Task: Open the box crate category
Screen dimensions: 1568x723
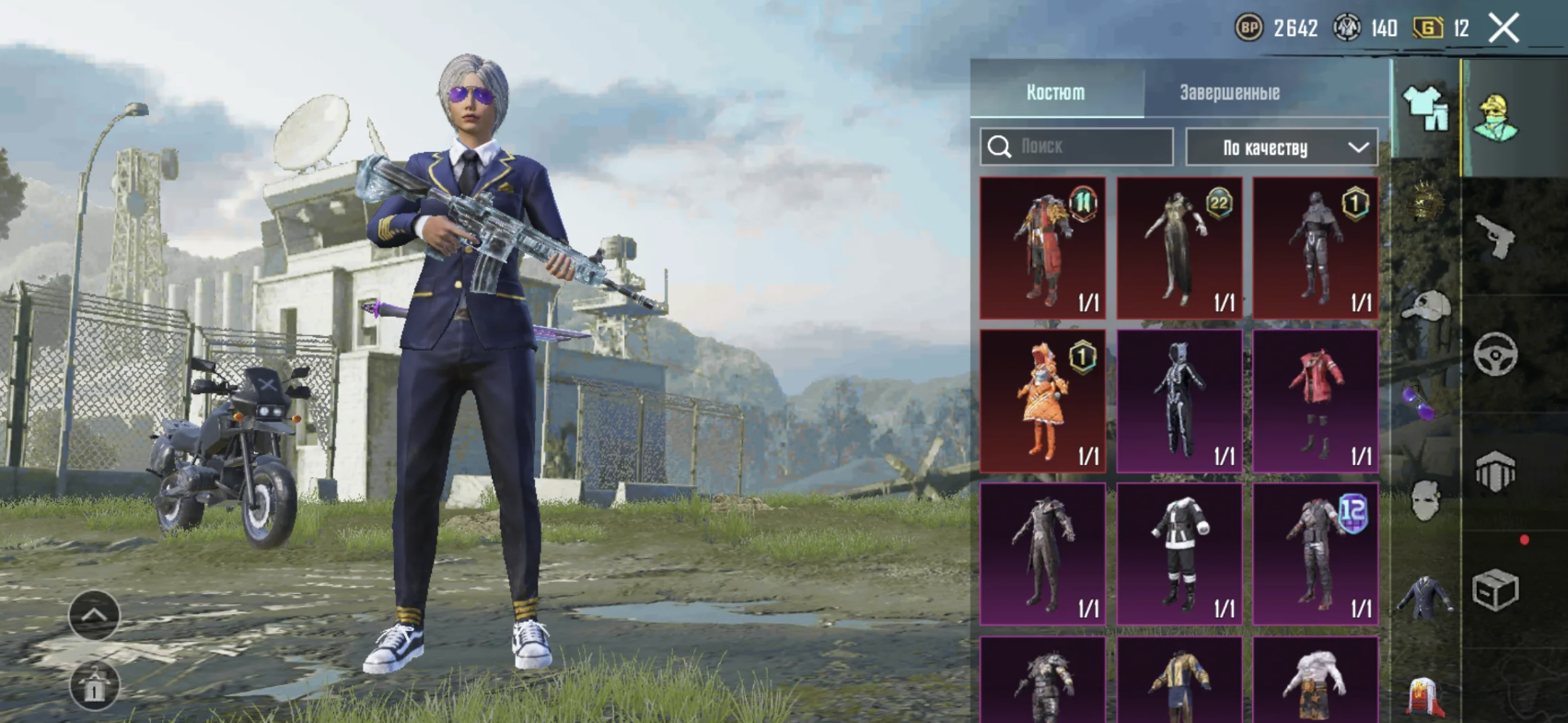Action: pos(1495,589)
